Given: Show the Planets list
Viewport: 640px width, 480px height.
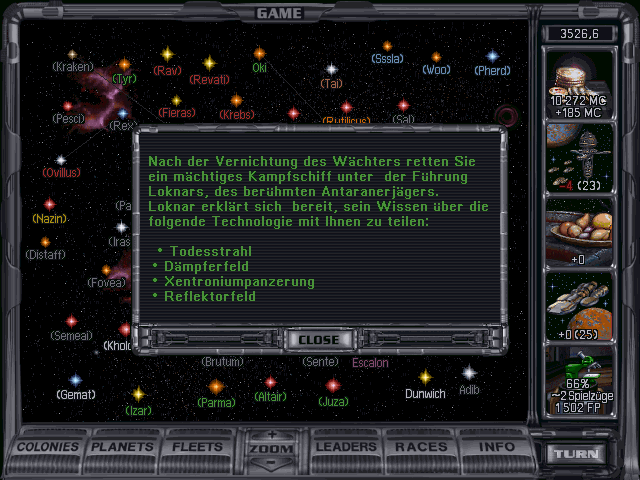Looking at the screenshot, I should pyautogui.click(x=123, y=447).
